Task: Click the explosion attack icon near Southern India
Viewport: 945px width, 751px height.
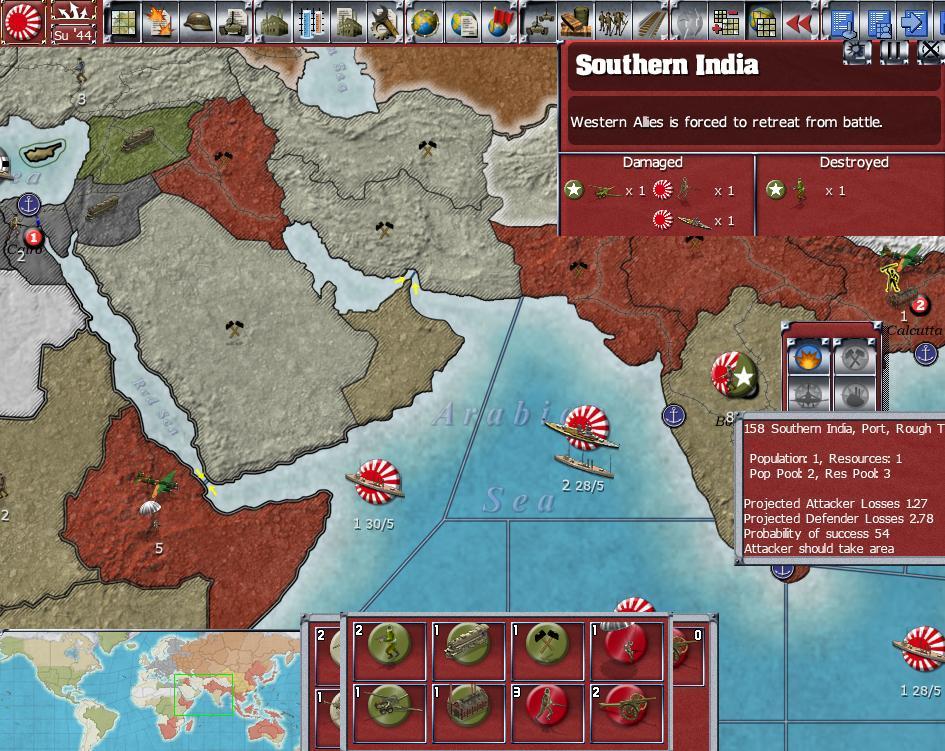Action: click(807, 358)
